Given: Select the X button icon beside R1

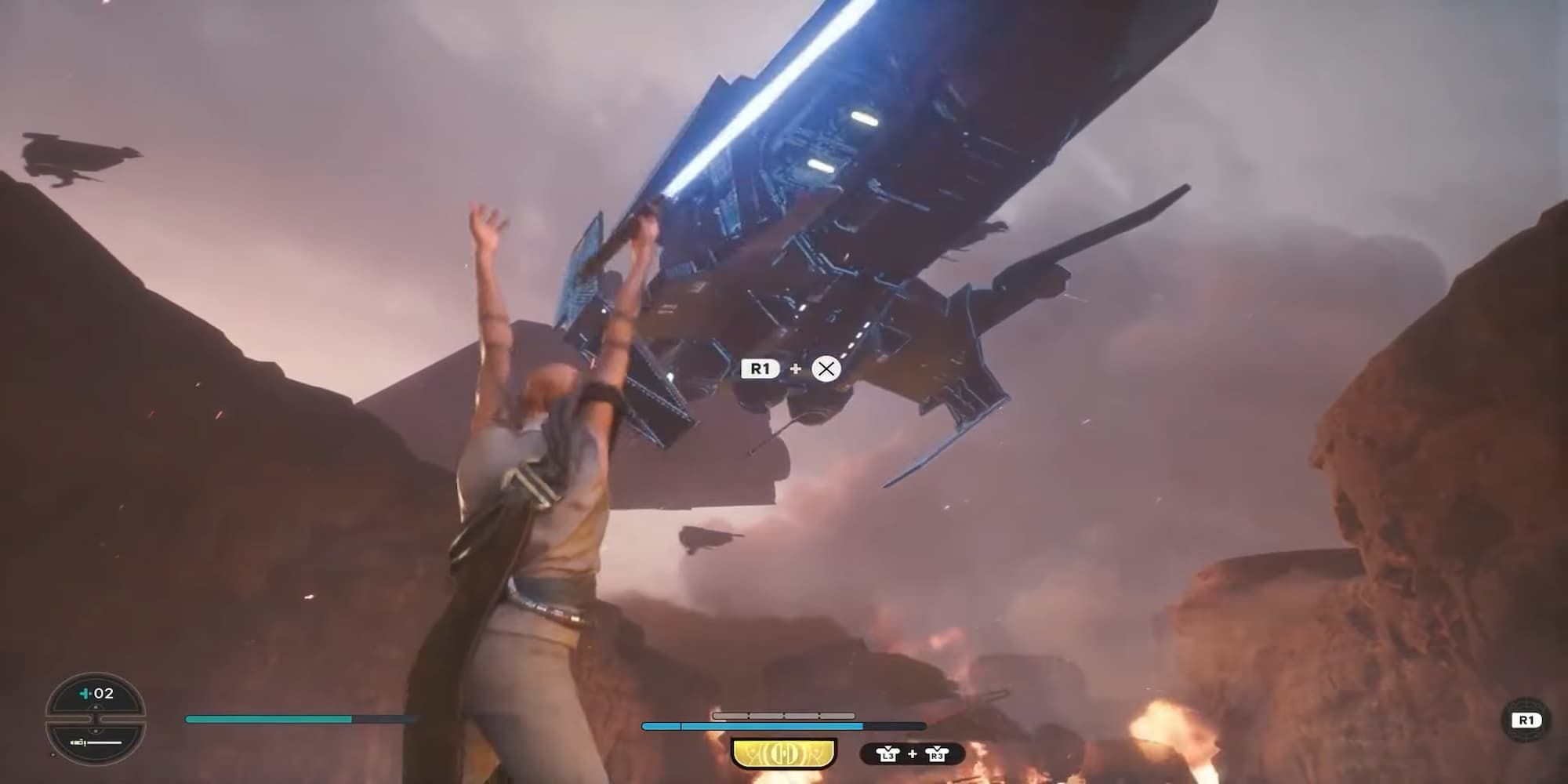Looking at the screenshot, I should (x=825, y=368).
